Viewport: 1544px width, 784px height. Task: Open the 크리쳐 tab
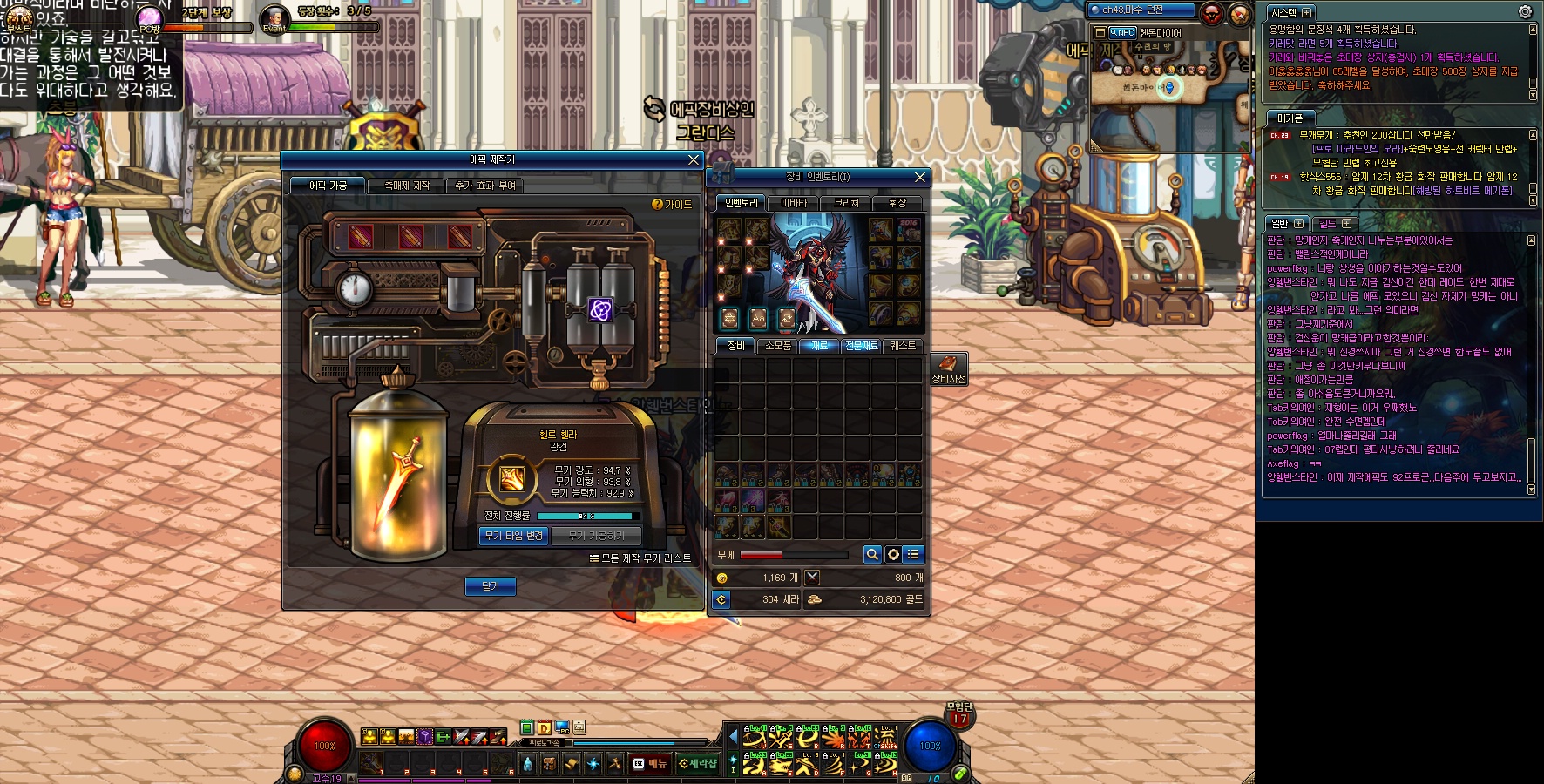click(x=847, y=203)
